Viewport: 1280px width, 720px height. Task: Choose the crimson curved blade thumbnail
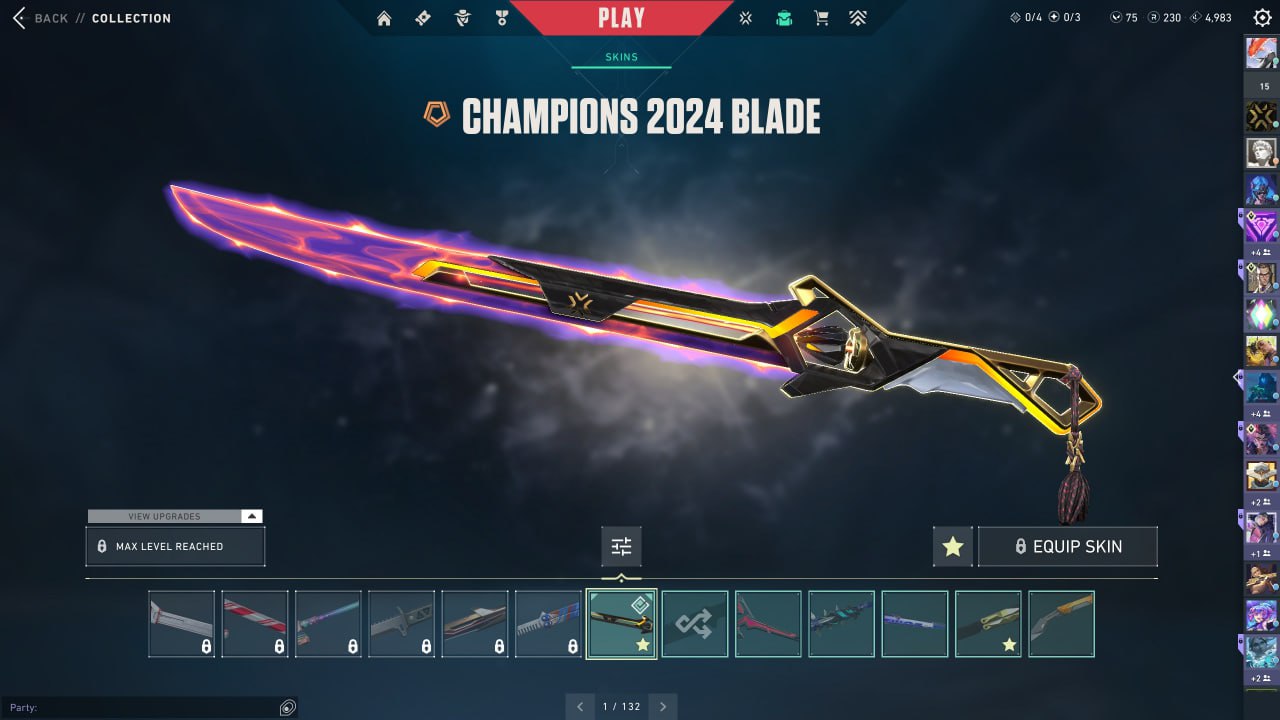pos(768,624)
